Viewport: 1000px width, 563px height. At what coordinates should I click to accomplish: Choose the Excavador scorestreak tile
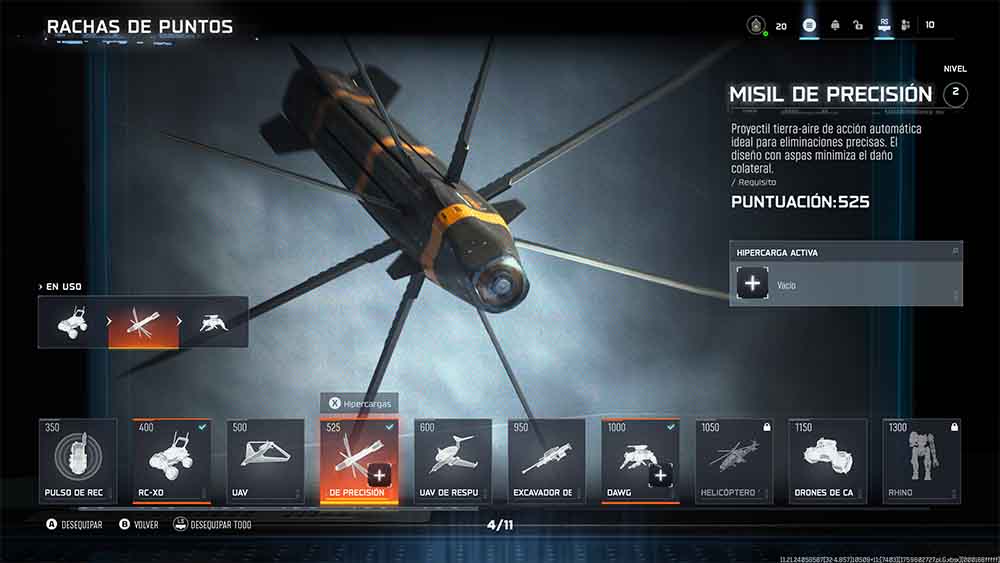(x=547, y=460)
